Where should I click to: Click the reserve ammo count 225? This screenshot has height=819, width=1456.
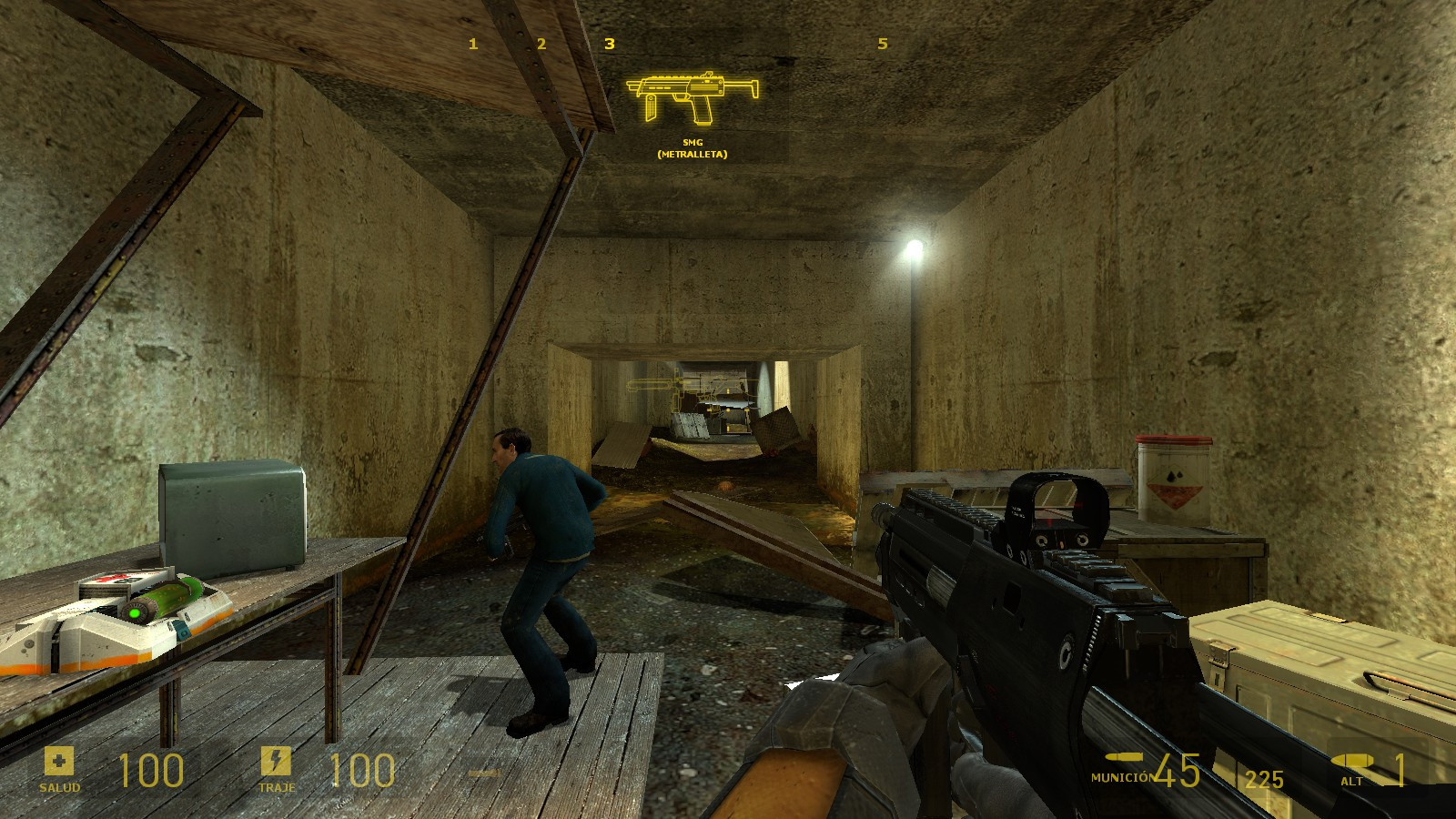[x=1265, y=775]
